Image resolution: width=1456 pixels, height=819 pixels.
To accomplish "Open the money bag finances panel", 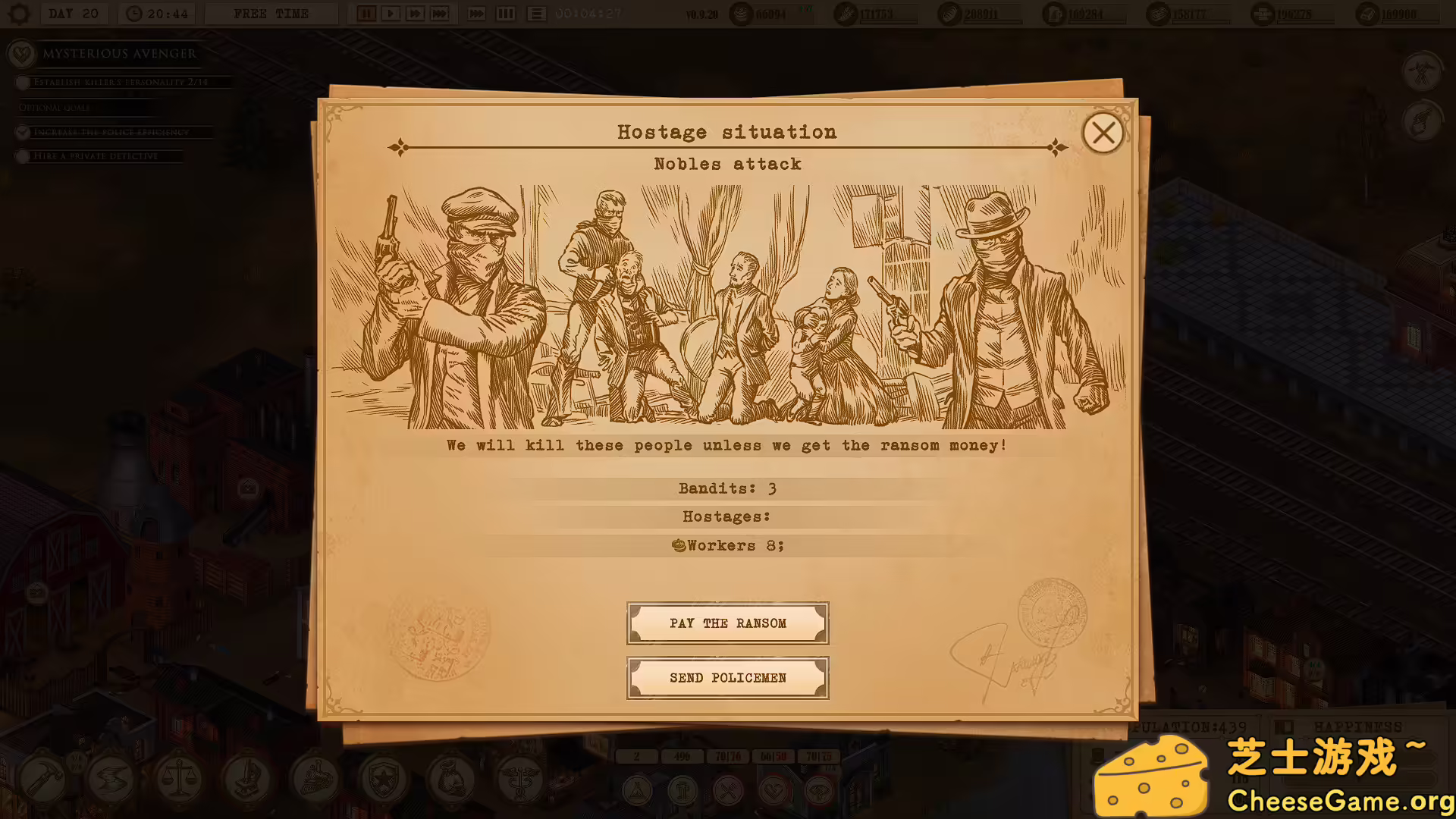I will coord(453,779).
